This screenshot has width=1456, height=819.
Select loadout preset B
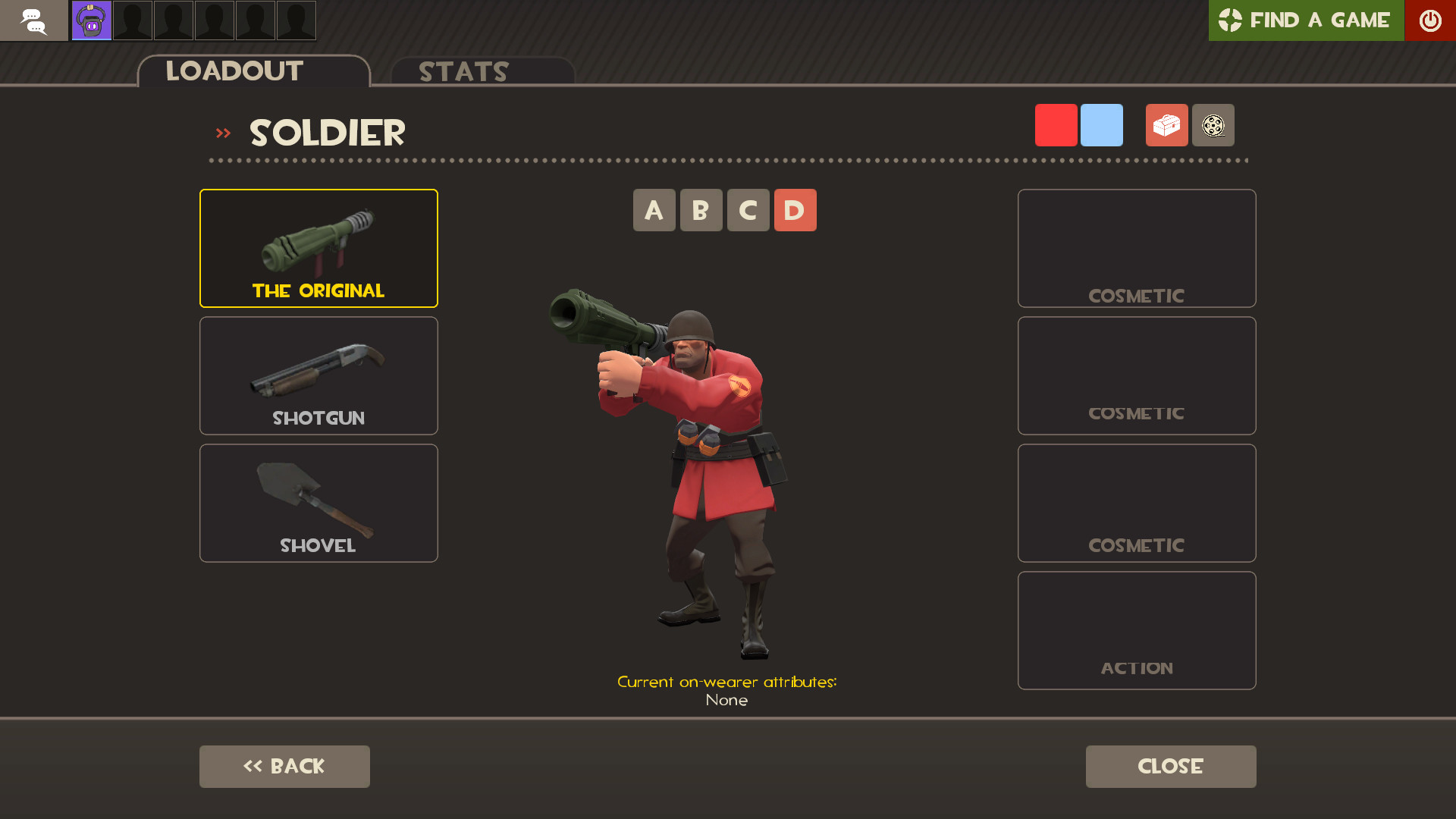[x=701, y=210]
